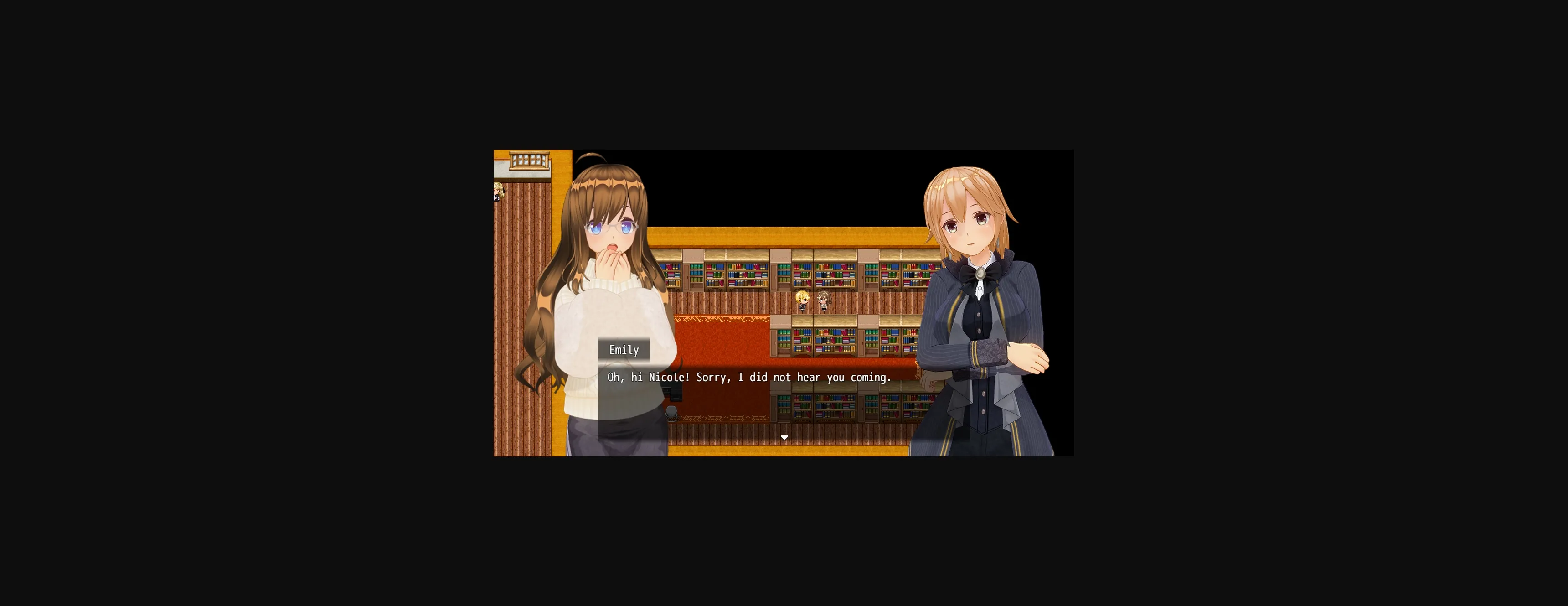Click the balcony railing at the top left

pyautogui.click(x=529, y=160)
